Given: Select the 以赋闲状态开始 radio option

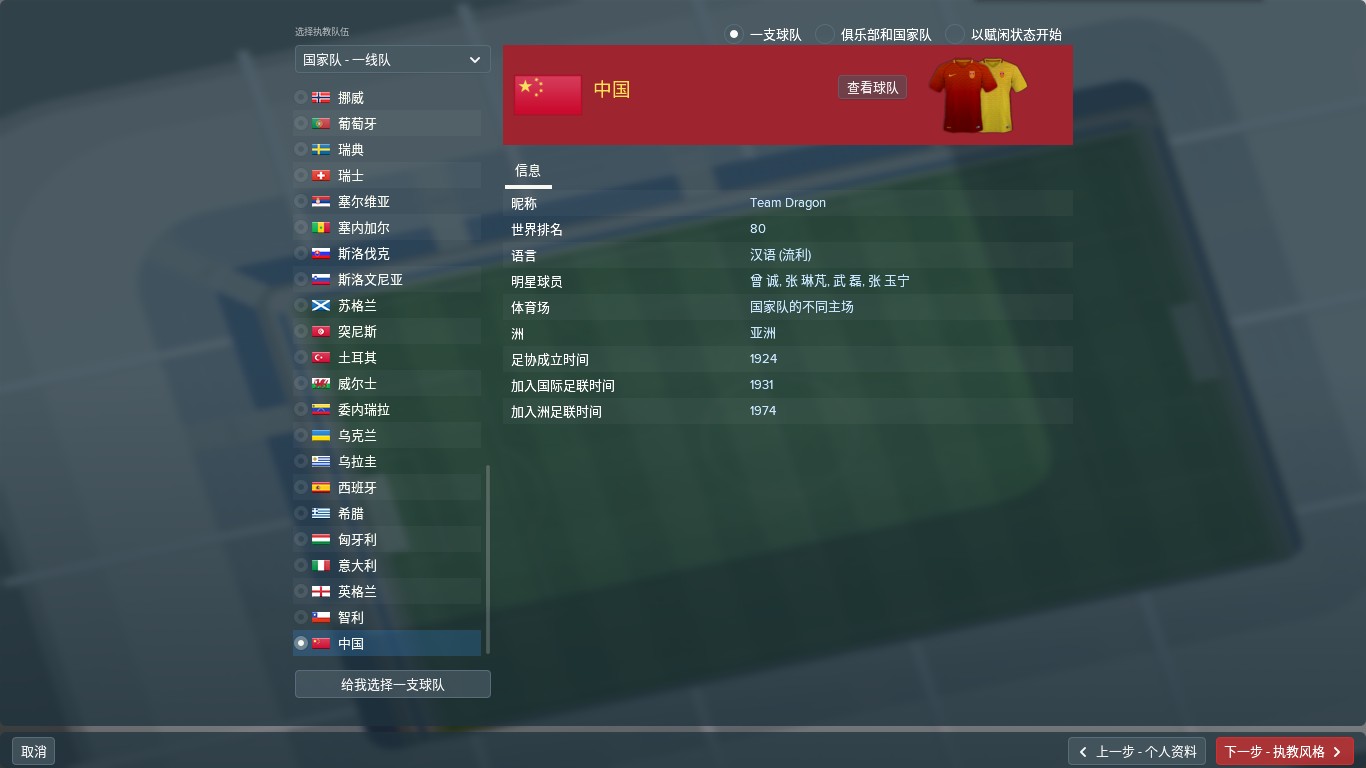Looking at the screenshot, I should (x=957, y=33).
